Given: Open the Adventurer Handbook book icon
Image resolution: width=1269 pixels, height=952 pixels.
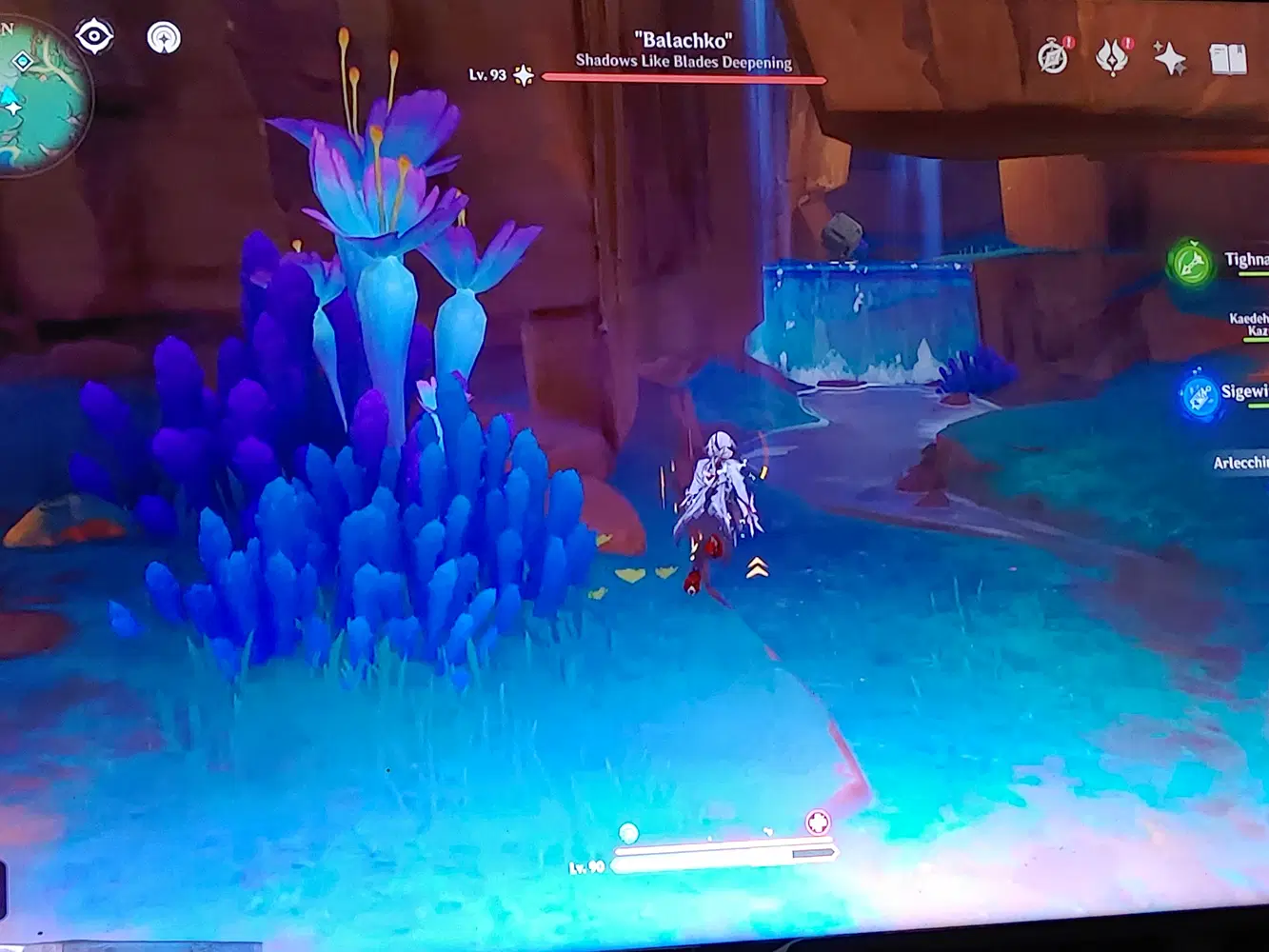Looking at the screenshot, I should 1228,59.
